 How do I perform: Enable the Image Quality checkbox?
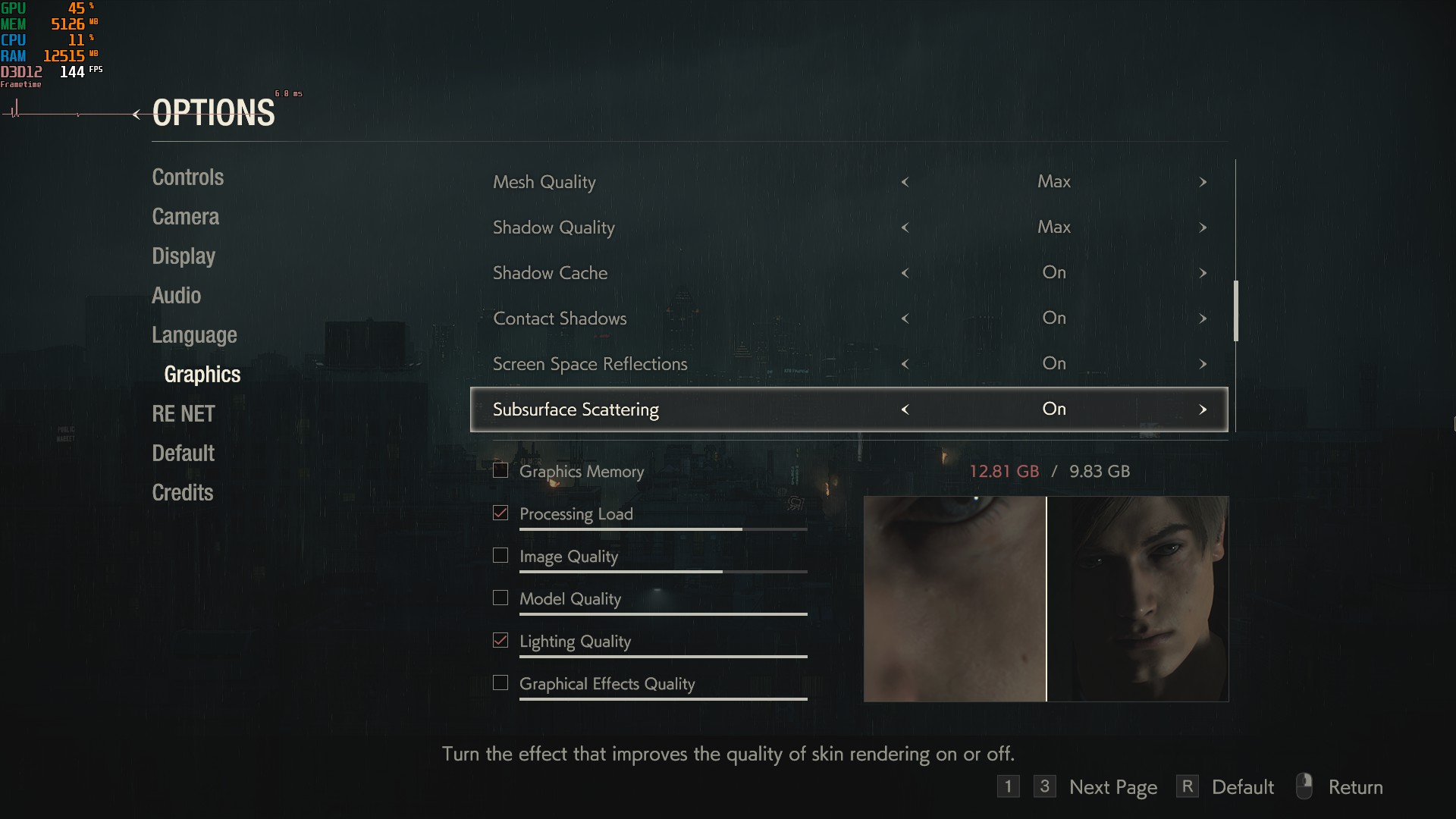click(500, 555)
